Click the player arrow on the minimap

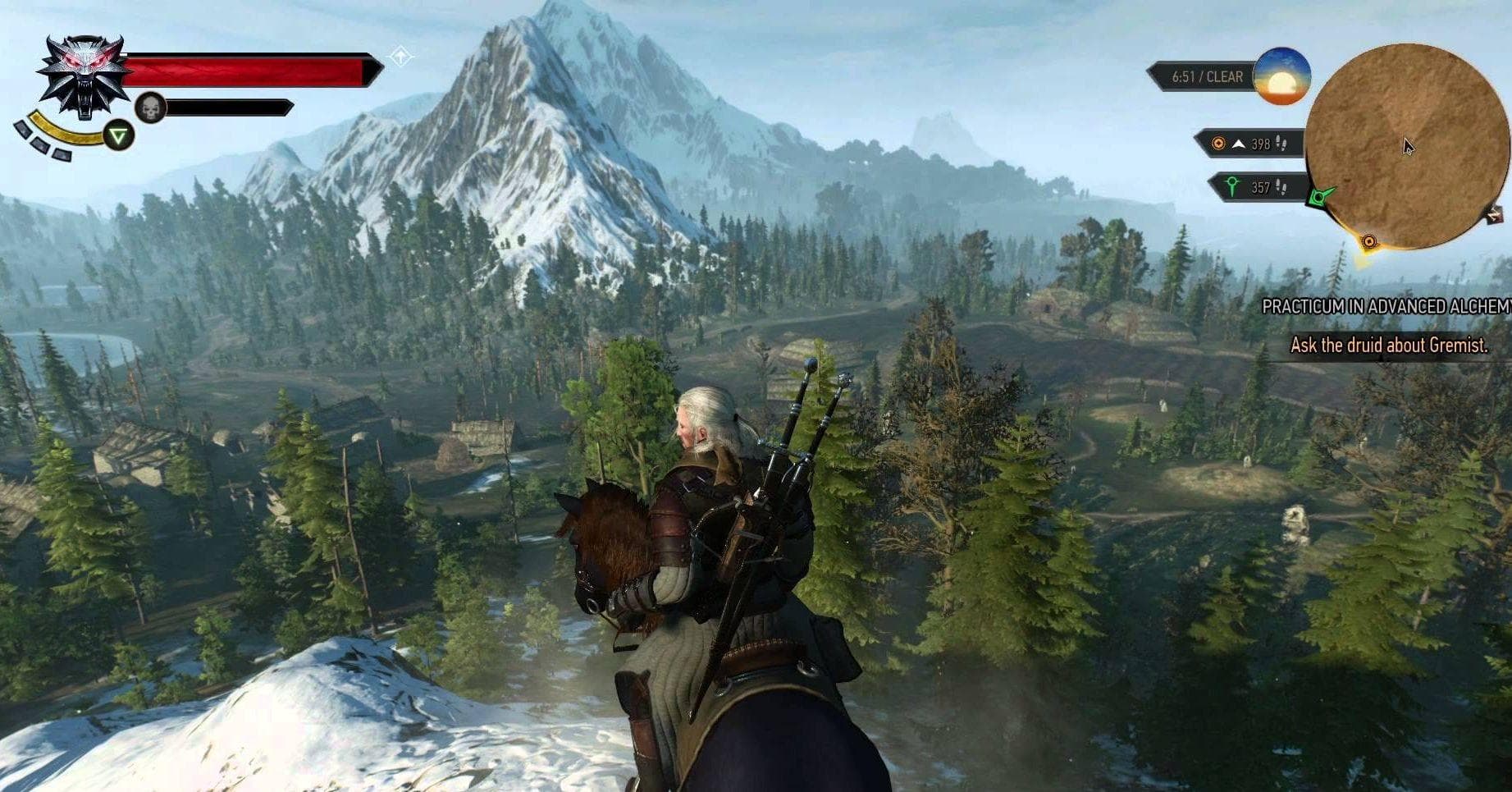(x=1408, y=147)
